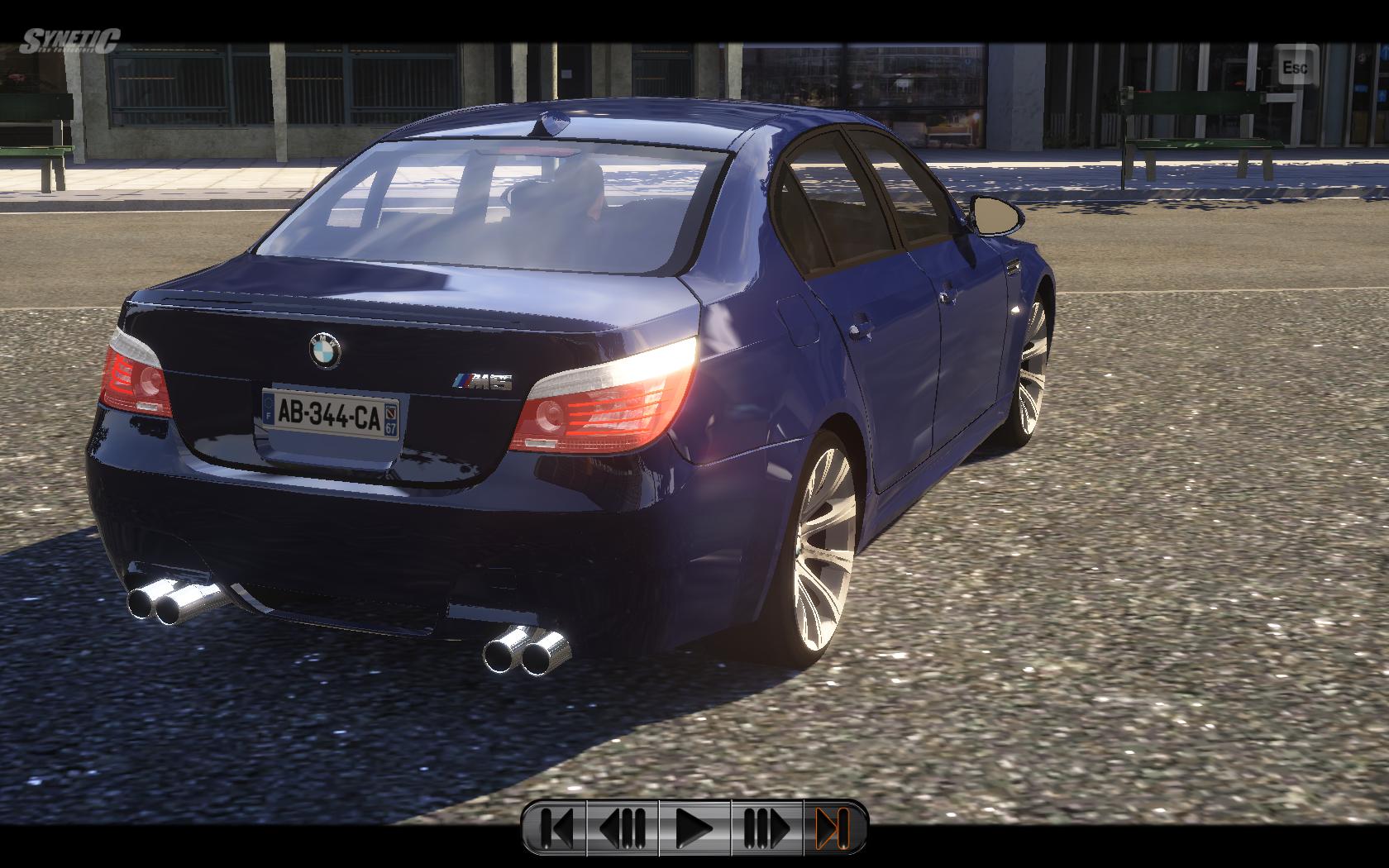The height and width of the screenshot is (868, 1389).
Task: Exit the replay with the Esc button
Action: pyautogui.click(x=1295, y=66)
